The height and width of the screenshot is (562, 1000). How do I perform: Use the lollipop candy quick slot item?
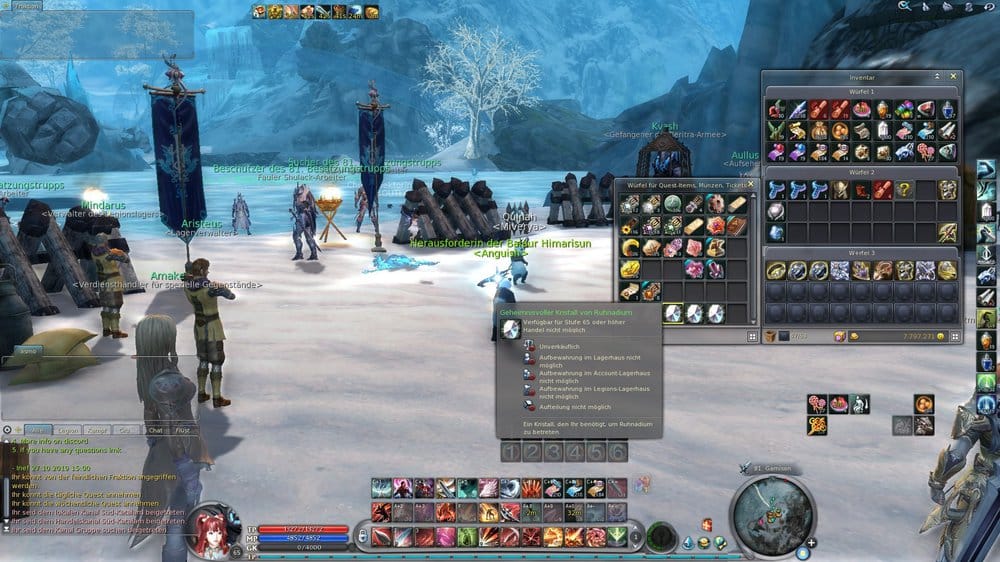(818, 403)
